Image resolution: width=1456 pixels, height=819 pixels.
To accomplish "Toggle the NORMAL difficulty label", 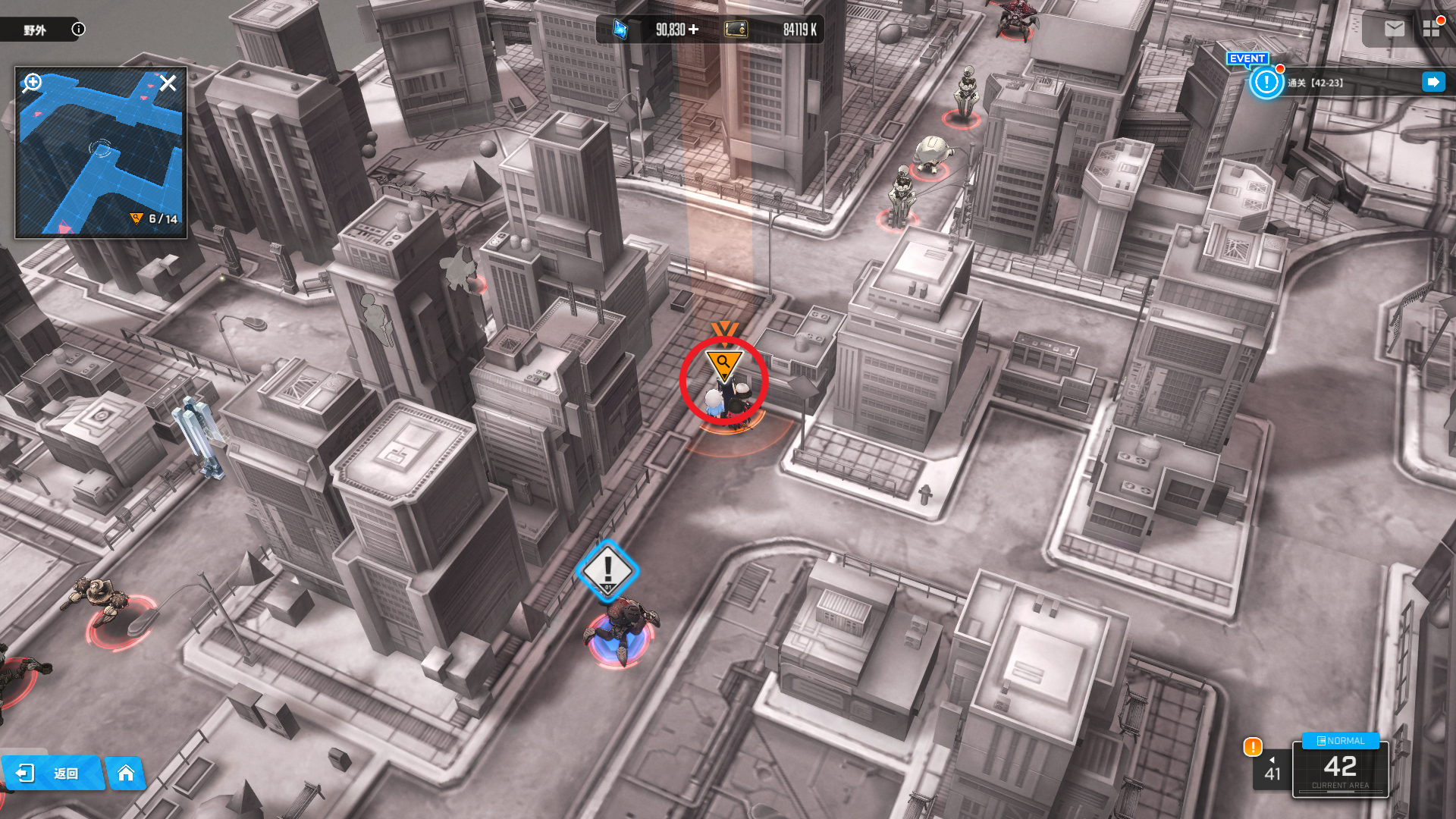I will [1340, 741].
